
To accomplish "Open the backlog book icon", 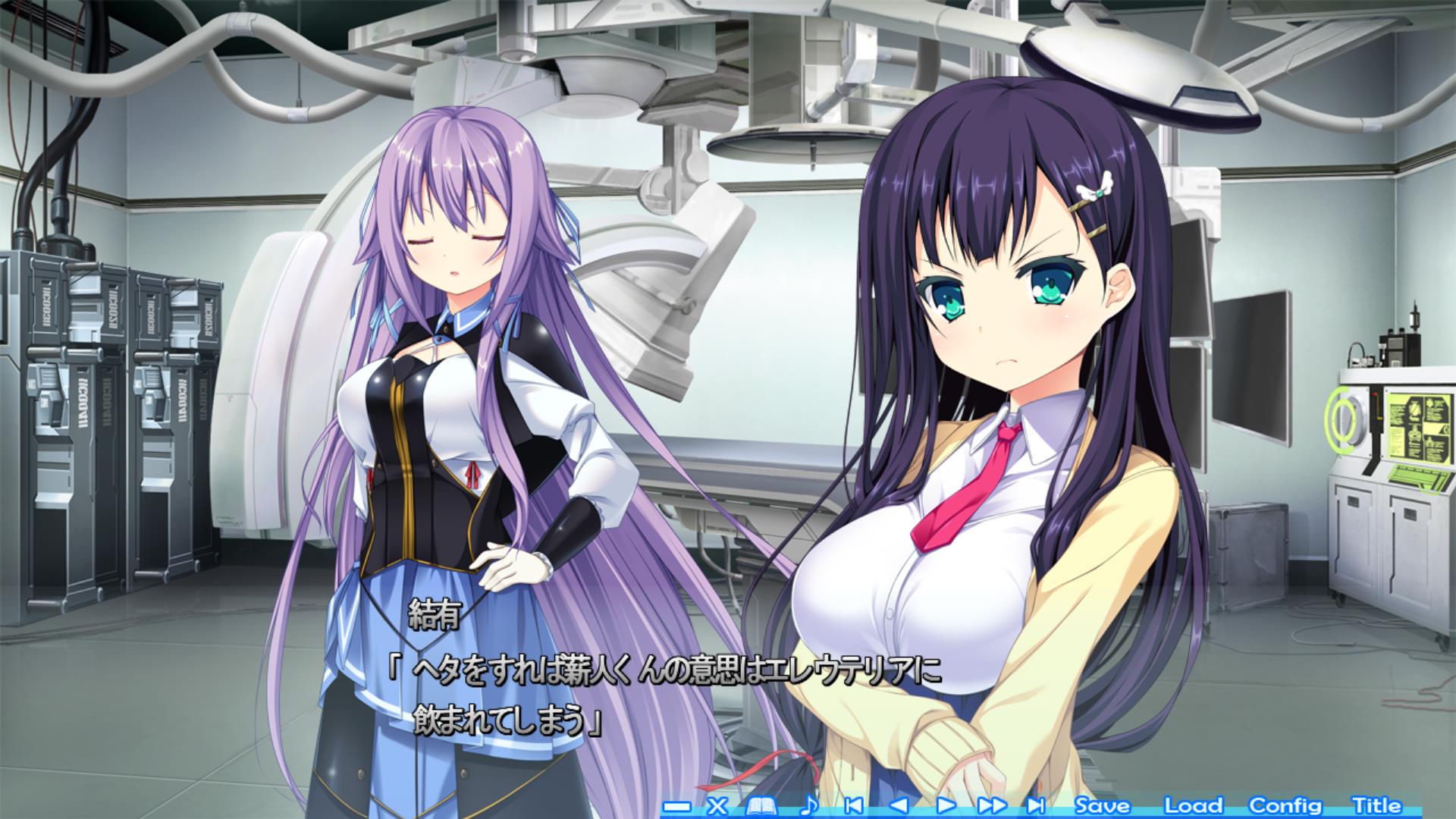I will click(763, 805).
